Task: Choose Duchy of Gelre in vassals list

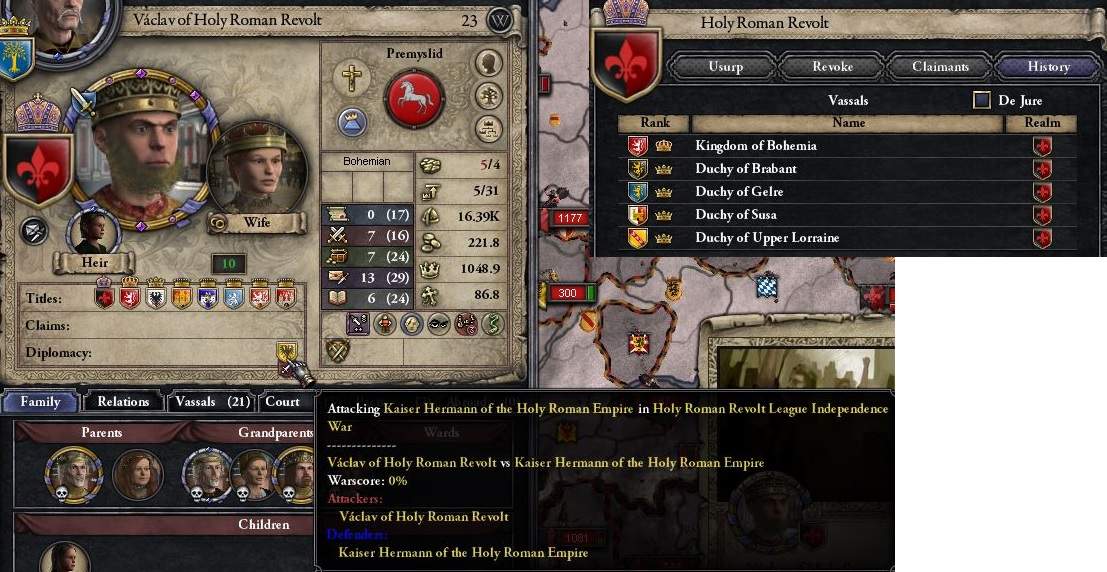Action: [x=739, y=192]
